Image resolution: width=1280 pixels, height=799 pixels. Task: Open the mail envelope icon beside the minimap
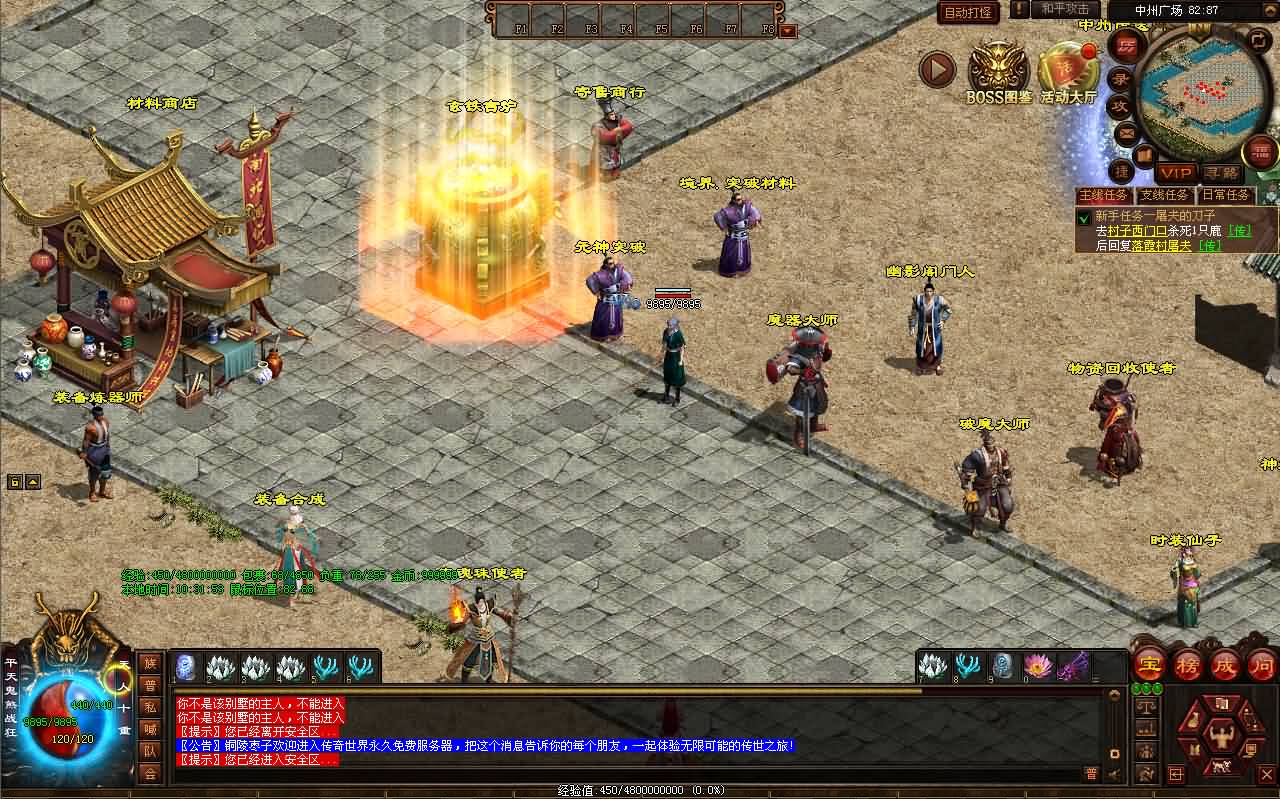1126,133
